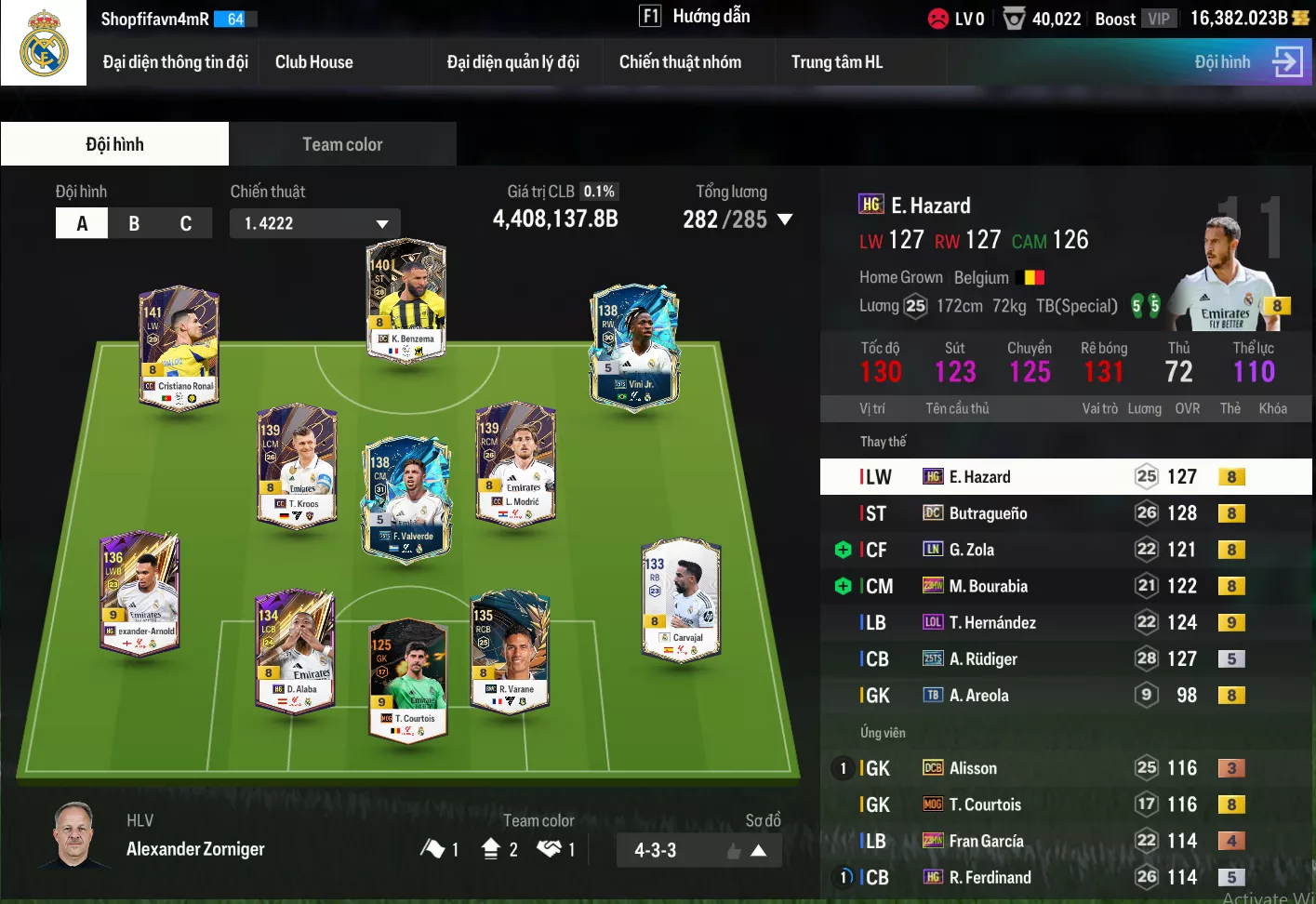The image size is (1316, 904).
Task: Select T. Courtois goalkeeper card on pitch
Action: point(408,678)
